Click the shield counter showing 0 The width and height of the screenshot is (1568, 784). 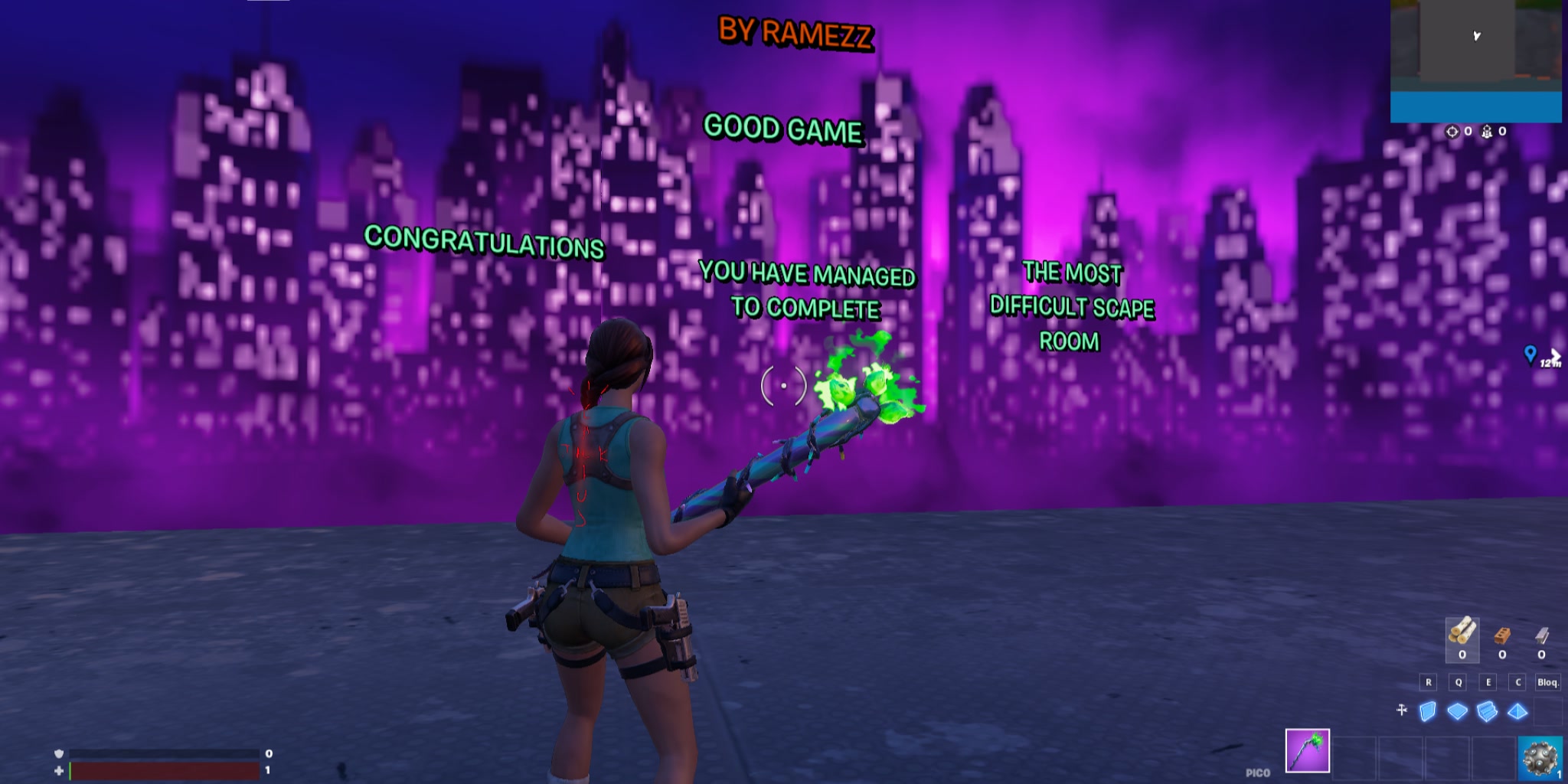click(268, 753)
